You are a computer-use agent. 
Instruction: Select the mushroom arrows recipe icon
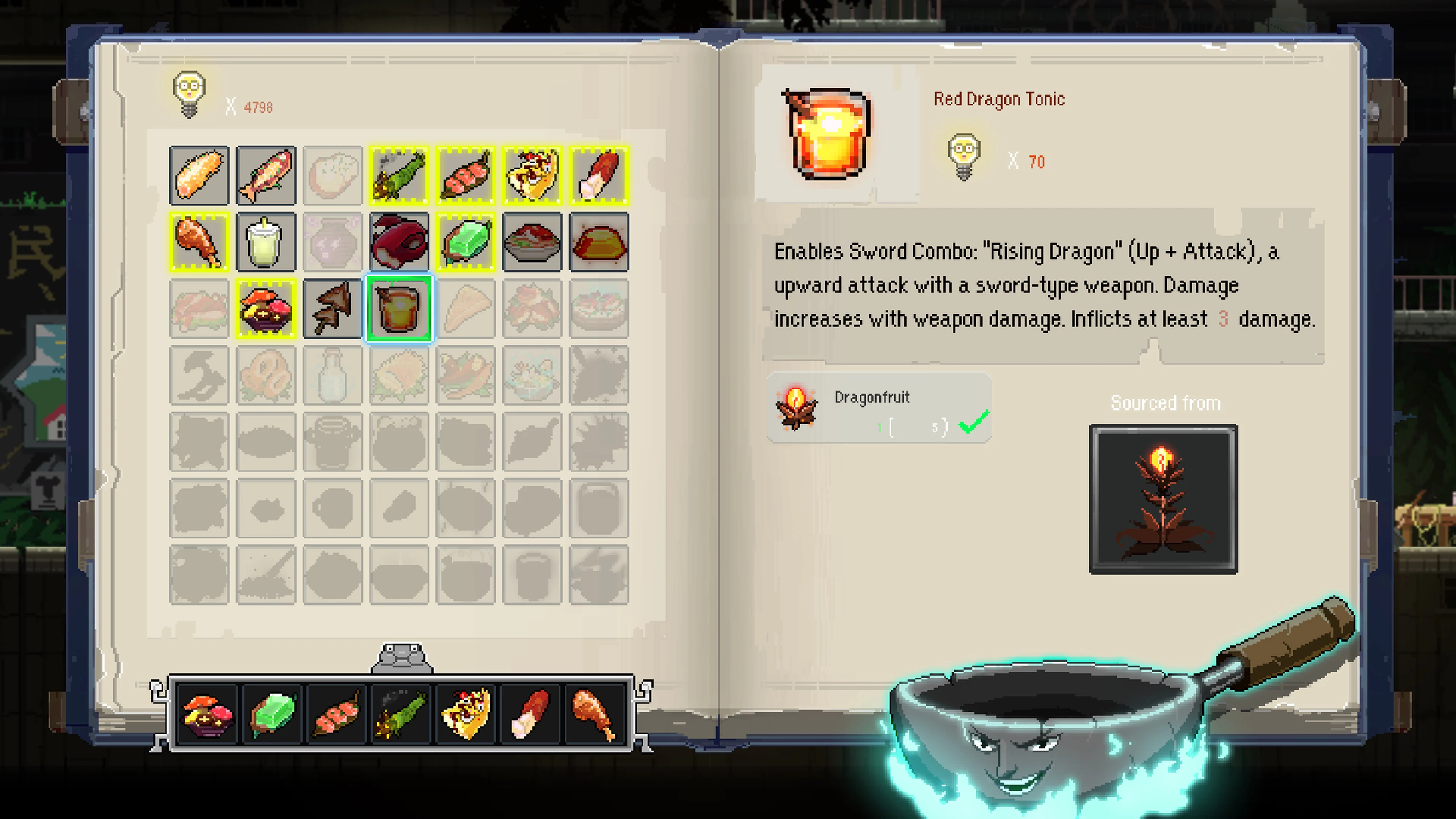[x=333, y=309]
